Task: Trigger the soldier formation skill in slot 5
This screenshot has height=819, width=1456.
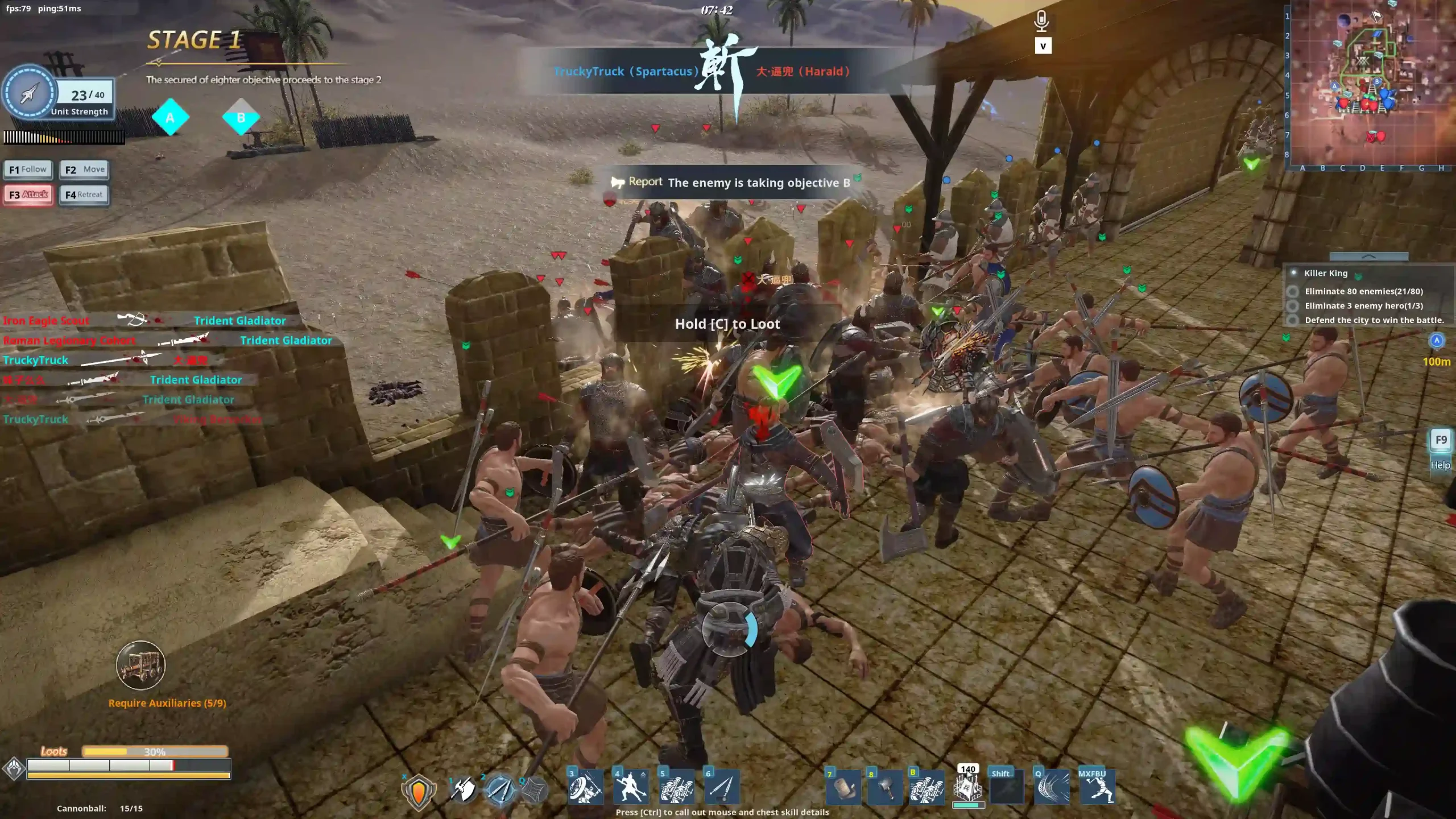Action: [676, 788]
